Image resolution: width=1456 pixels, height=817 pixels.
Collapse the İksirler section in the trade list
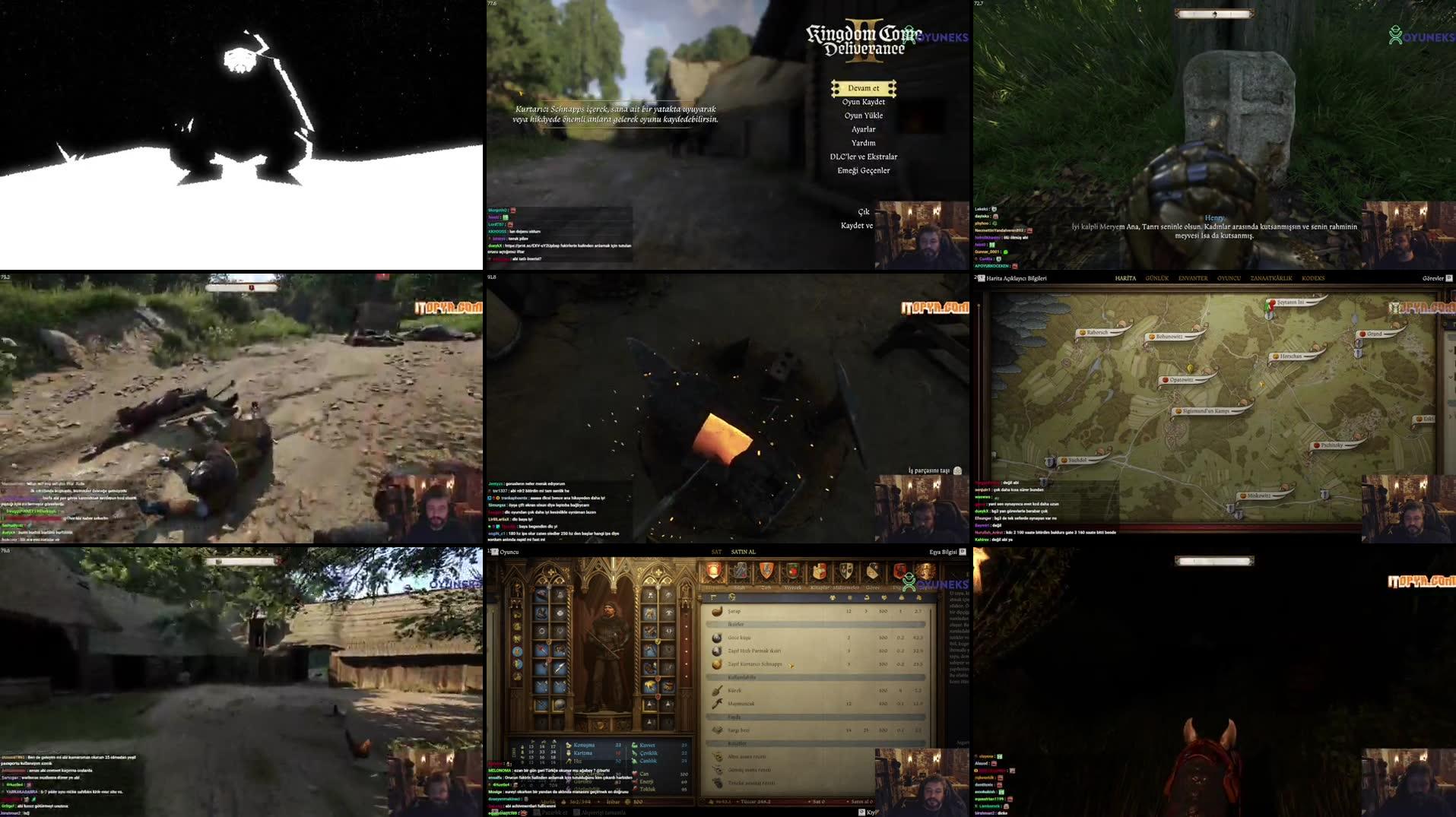coord(735,623)
